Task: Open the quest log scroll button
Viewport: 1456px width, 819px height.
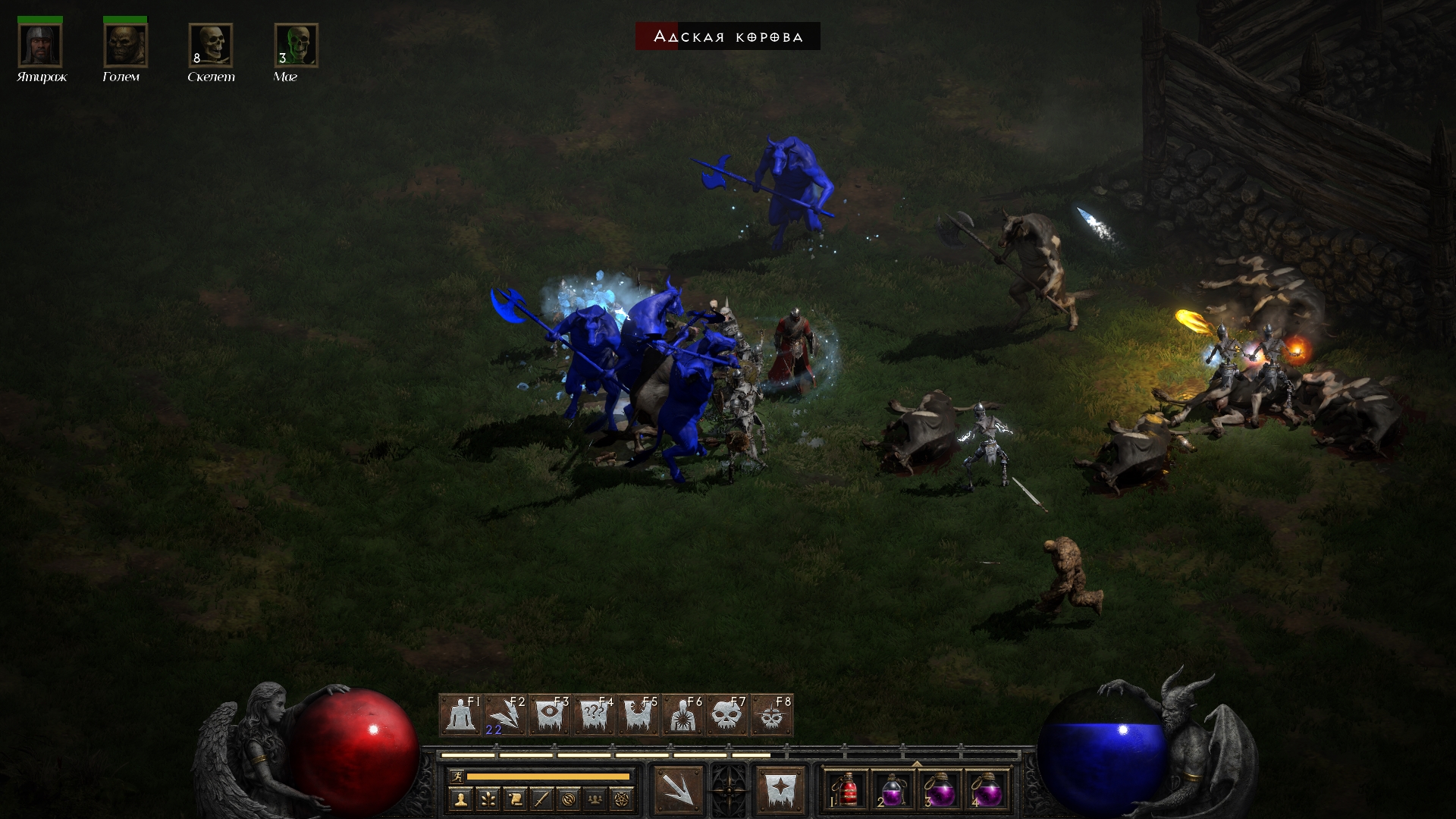Action: click(515, 799)
